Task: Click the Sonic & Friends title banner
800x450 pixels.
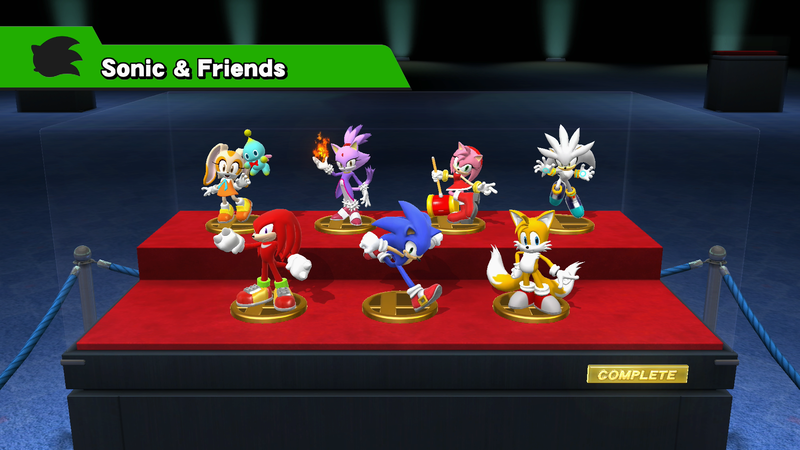Action: [195, 68]
